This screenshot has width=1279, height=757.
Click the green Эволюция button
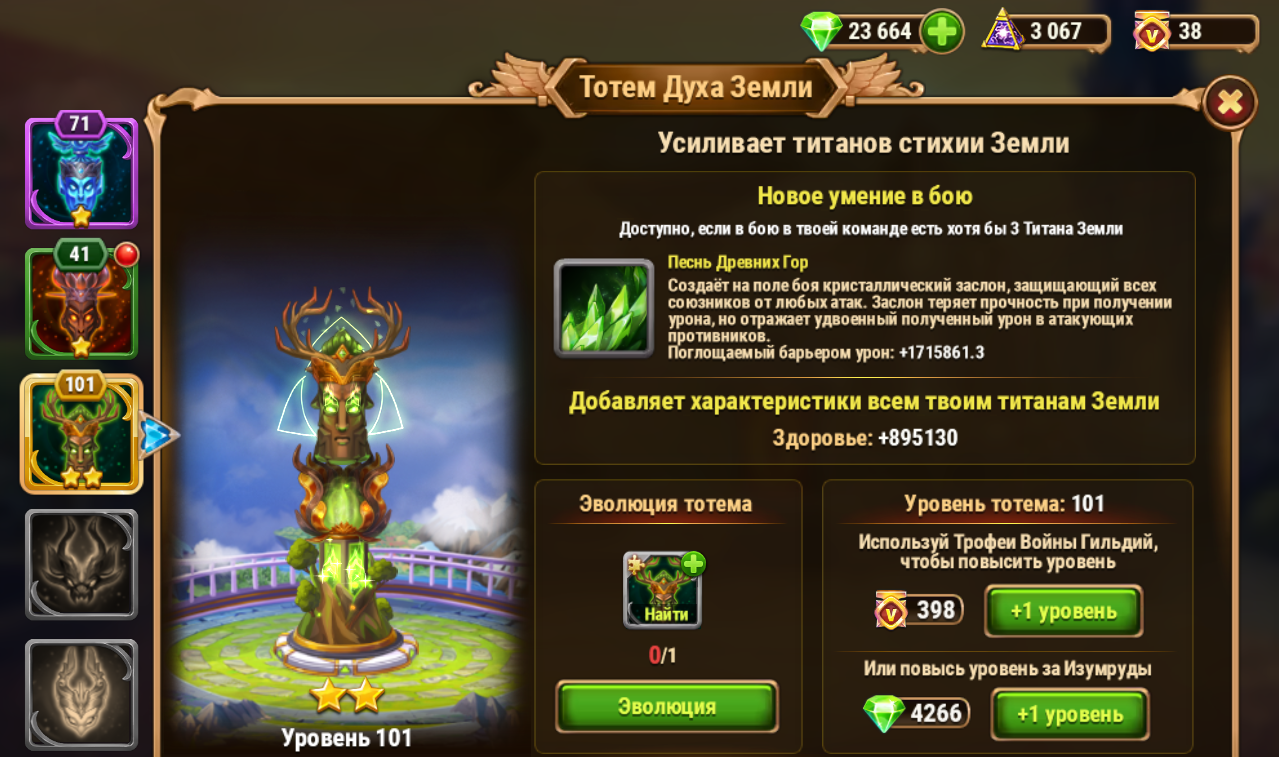(x=666, y=707)
